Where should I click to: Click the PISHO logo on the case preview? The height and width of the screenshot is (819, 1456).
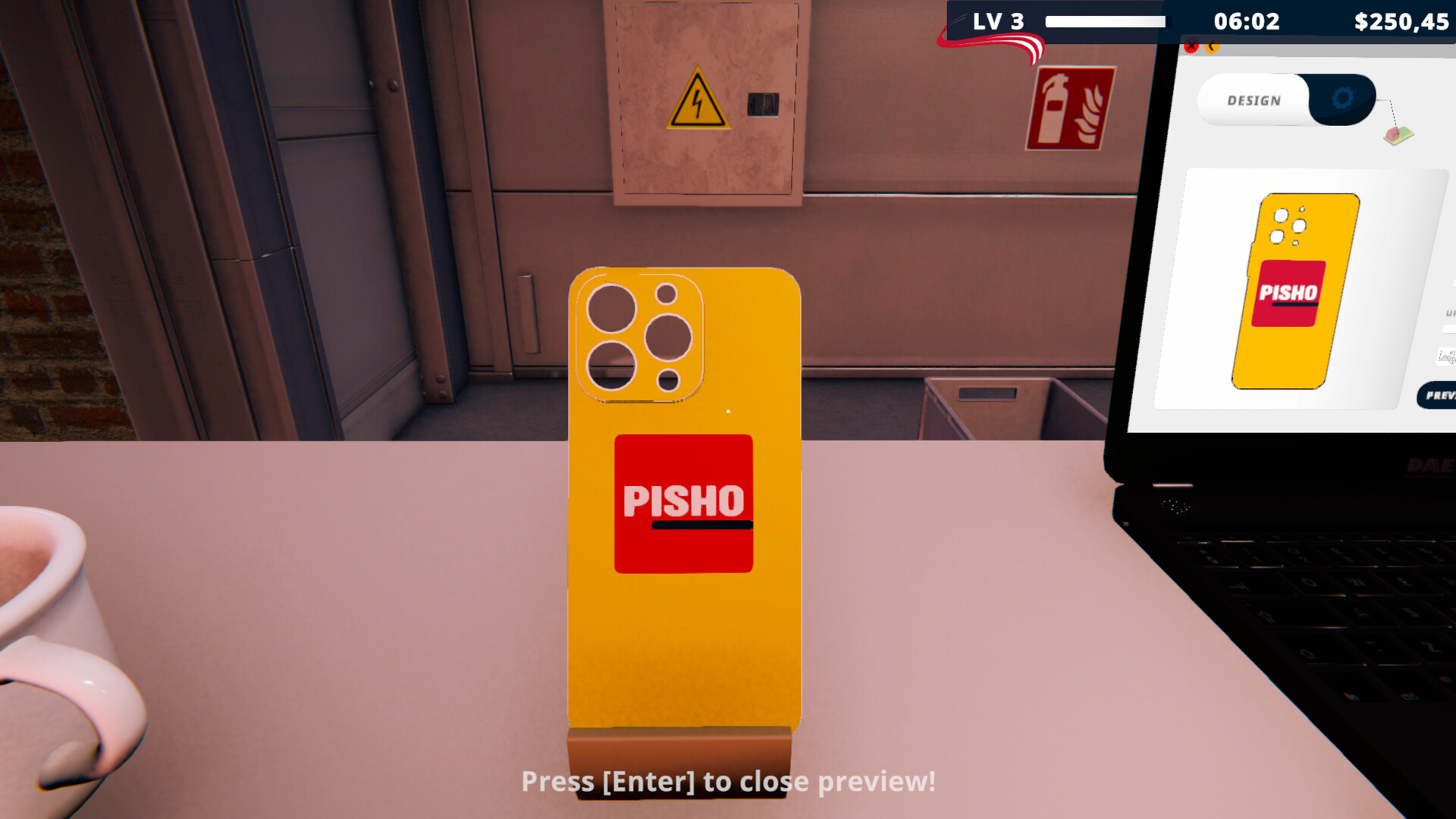pos(682,502)
